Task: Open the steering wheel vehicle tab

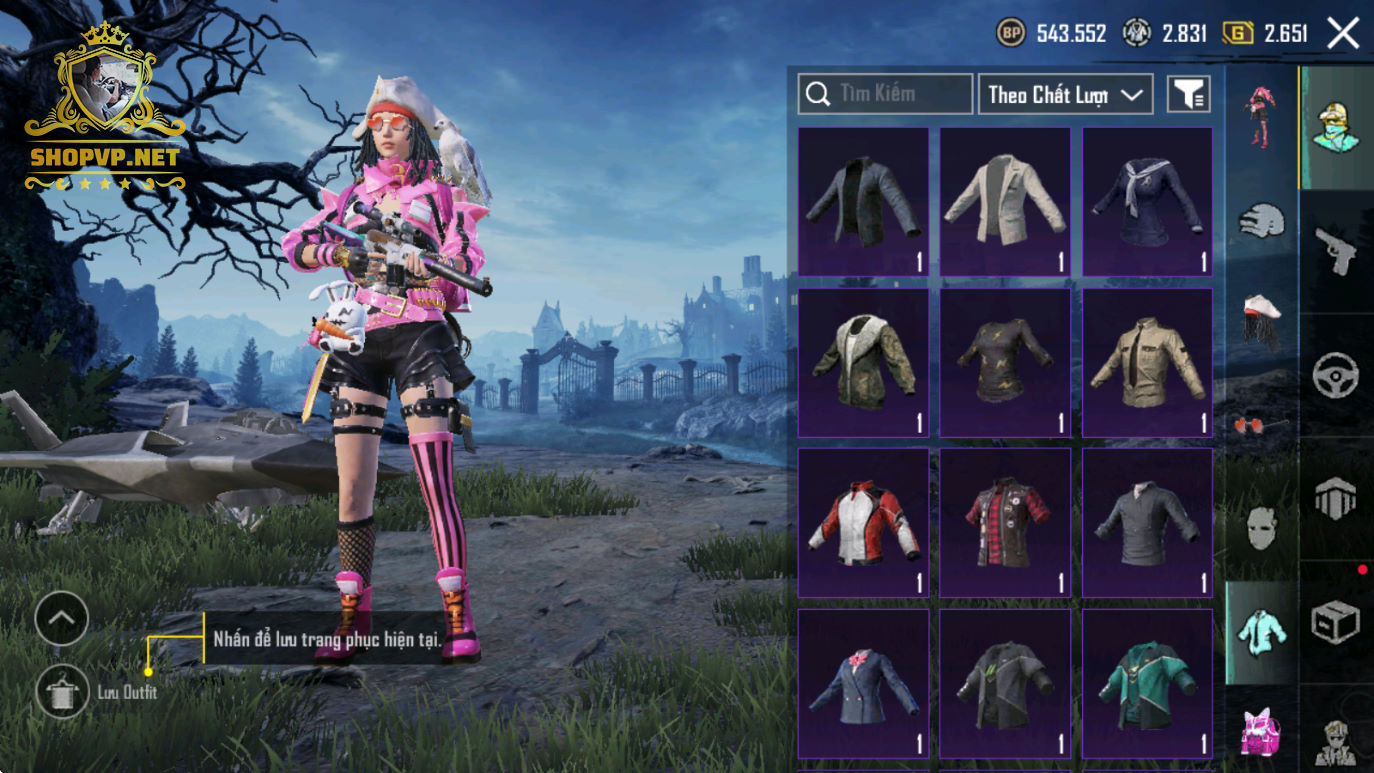Action: point(1336,376)
